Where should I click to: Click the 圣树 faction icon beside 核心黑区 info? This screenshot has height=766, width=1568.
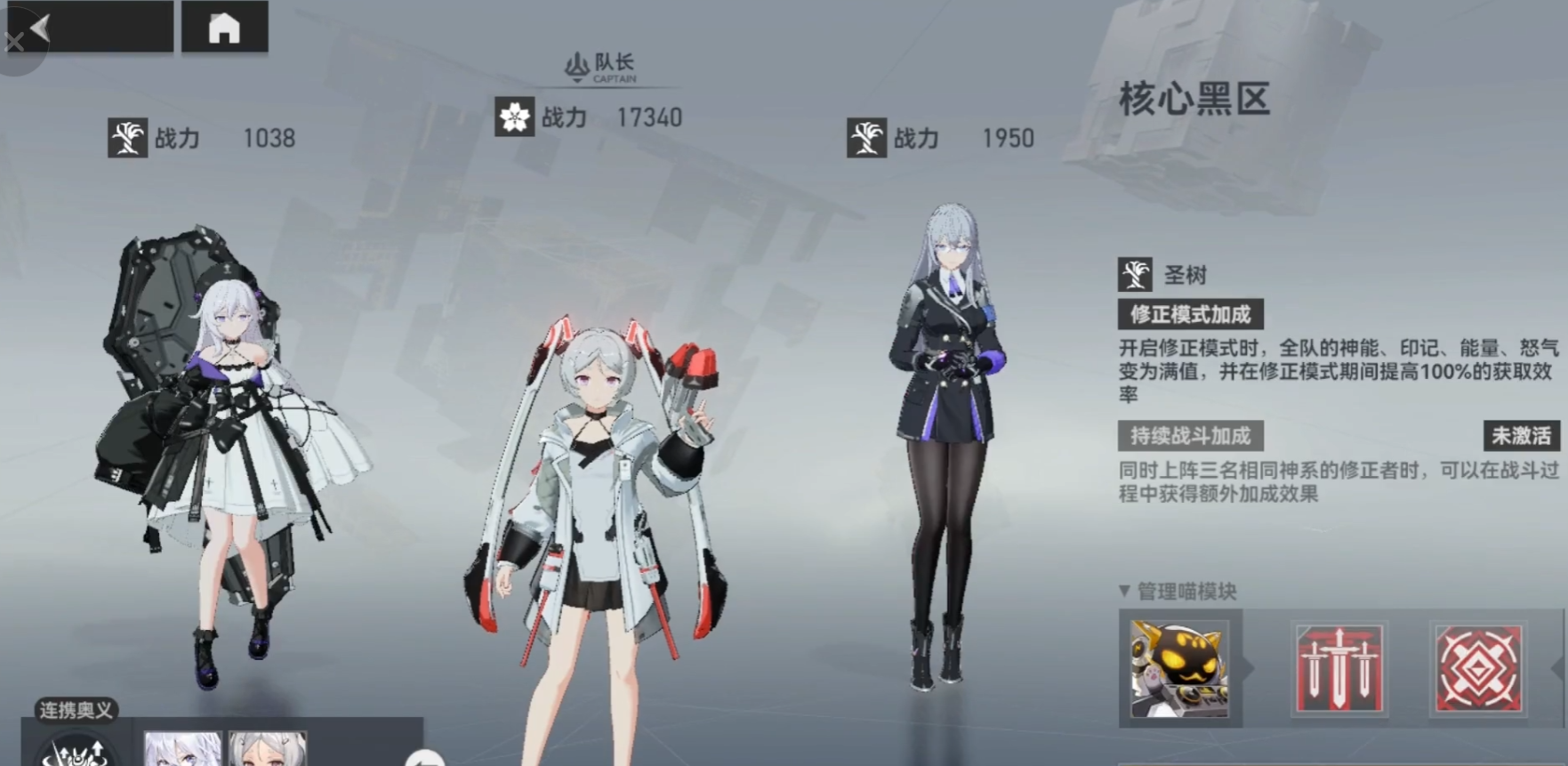[1134, 274]
